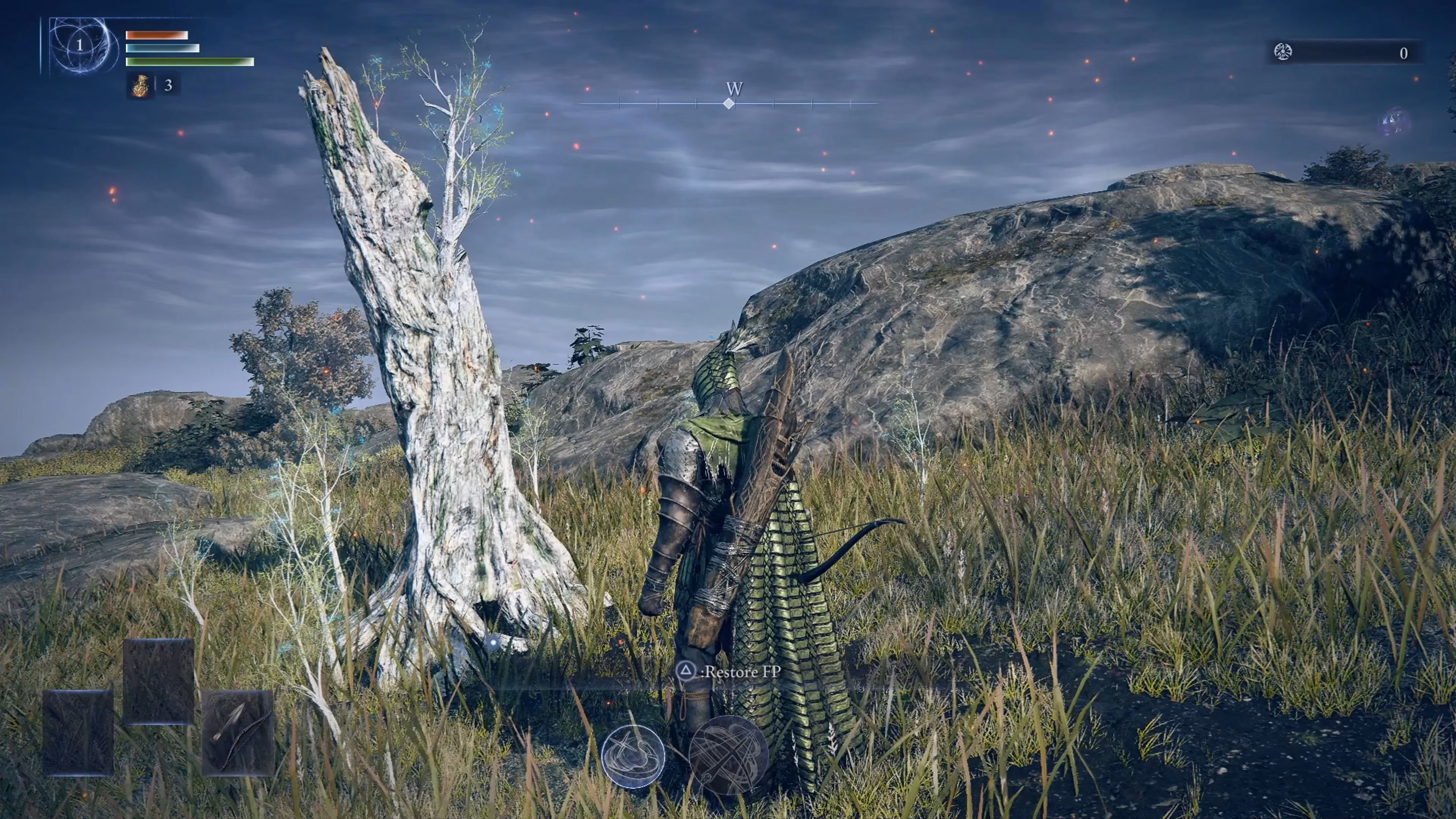Activate the glowing character skill icon
1456x819 pixels.
pyautogui.click(x=632, y=756)
